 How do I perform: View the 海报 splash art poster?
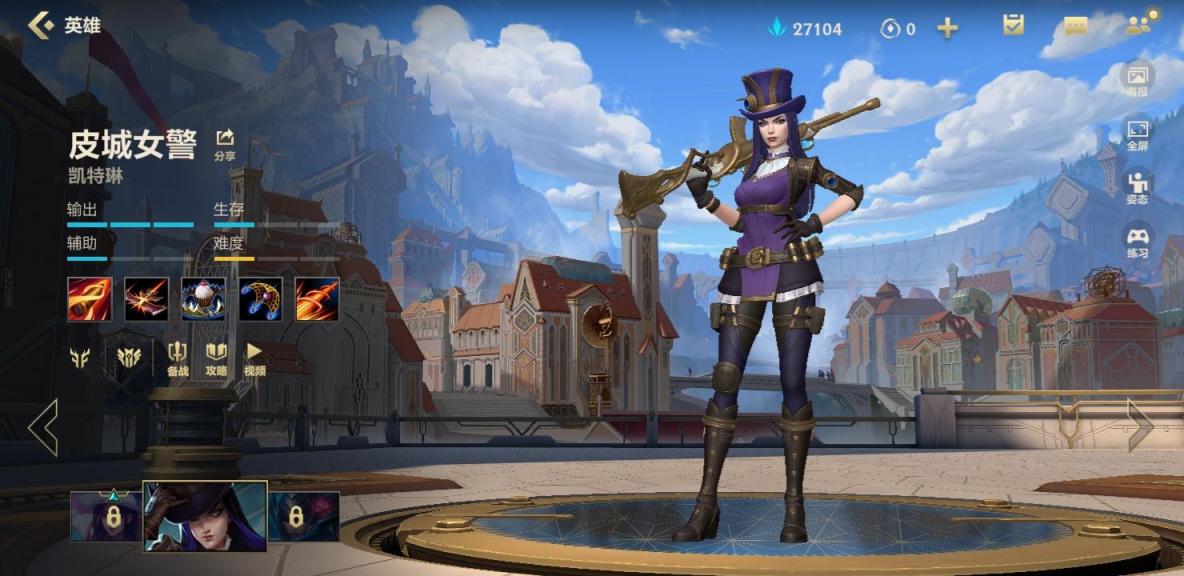(x=1137, y=79)
